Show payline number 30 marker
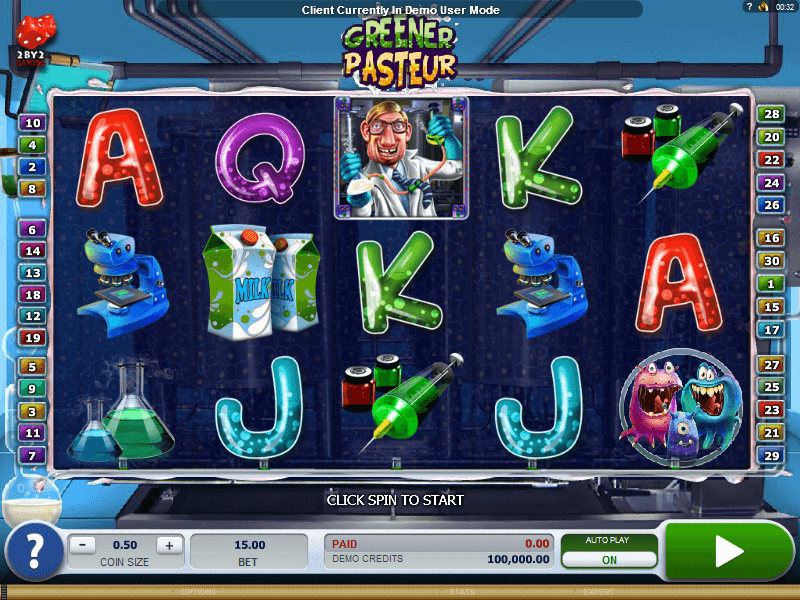This screenshot has height=600, width=800. [x=771, y=261]
